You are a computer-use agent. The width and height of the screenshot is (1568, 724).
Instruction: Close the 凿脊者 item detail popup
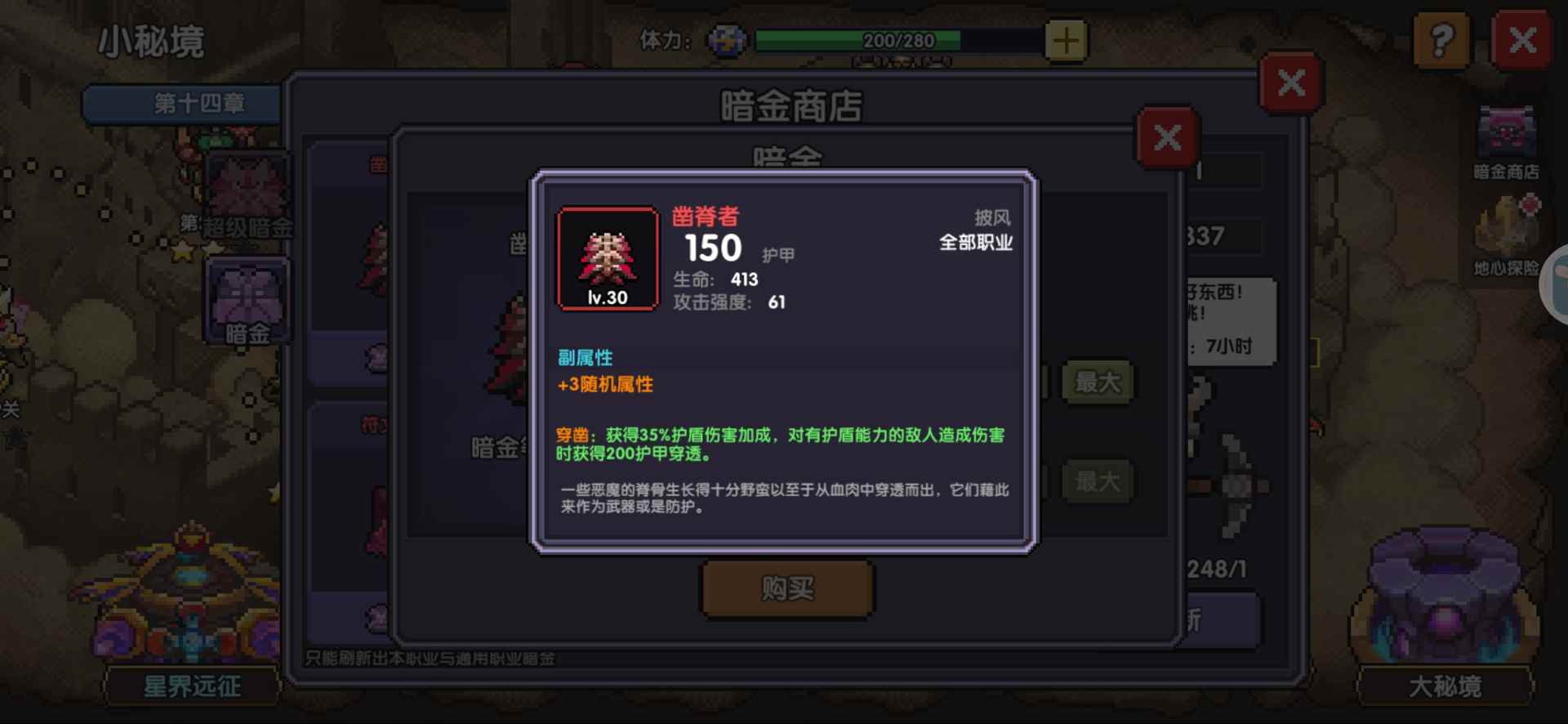coord(1166,138)
